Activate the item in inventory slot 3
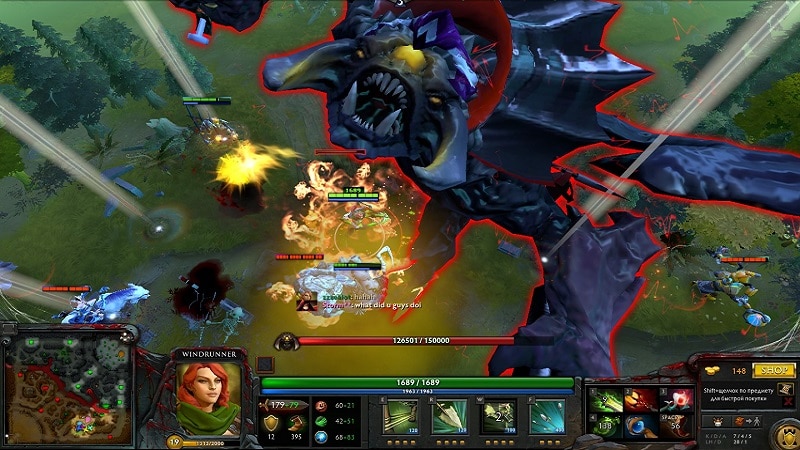Viewport: 800px width, 450px height. click(679, 399)
